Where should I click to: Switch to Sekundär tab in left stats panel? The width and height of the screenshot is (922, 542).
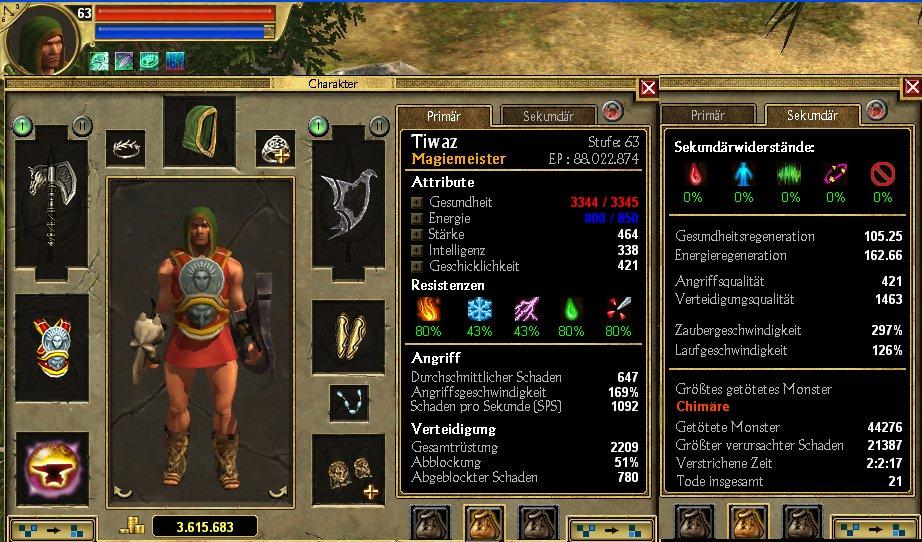(548, 116)
